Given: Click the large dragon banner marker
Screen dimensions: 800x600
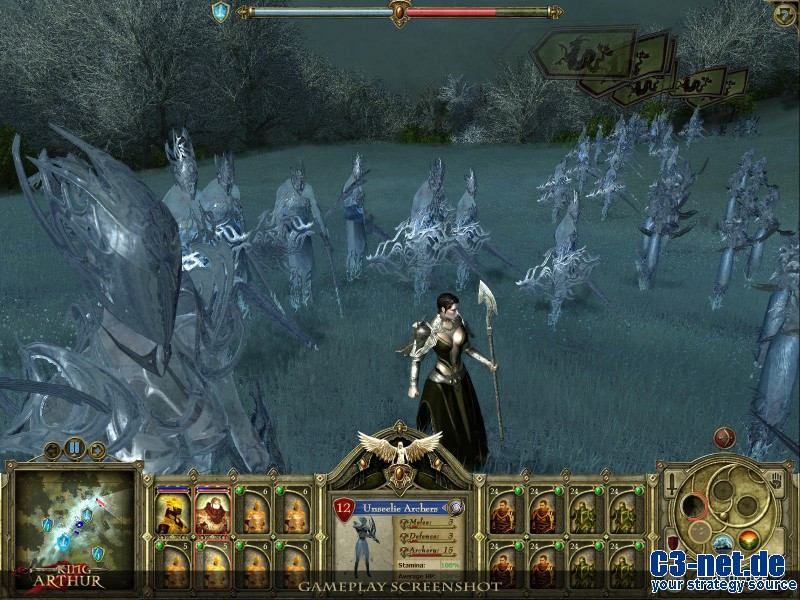Looking at the screenshot, I should [583, 52].
